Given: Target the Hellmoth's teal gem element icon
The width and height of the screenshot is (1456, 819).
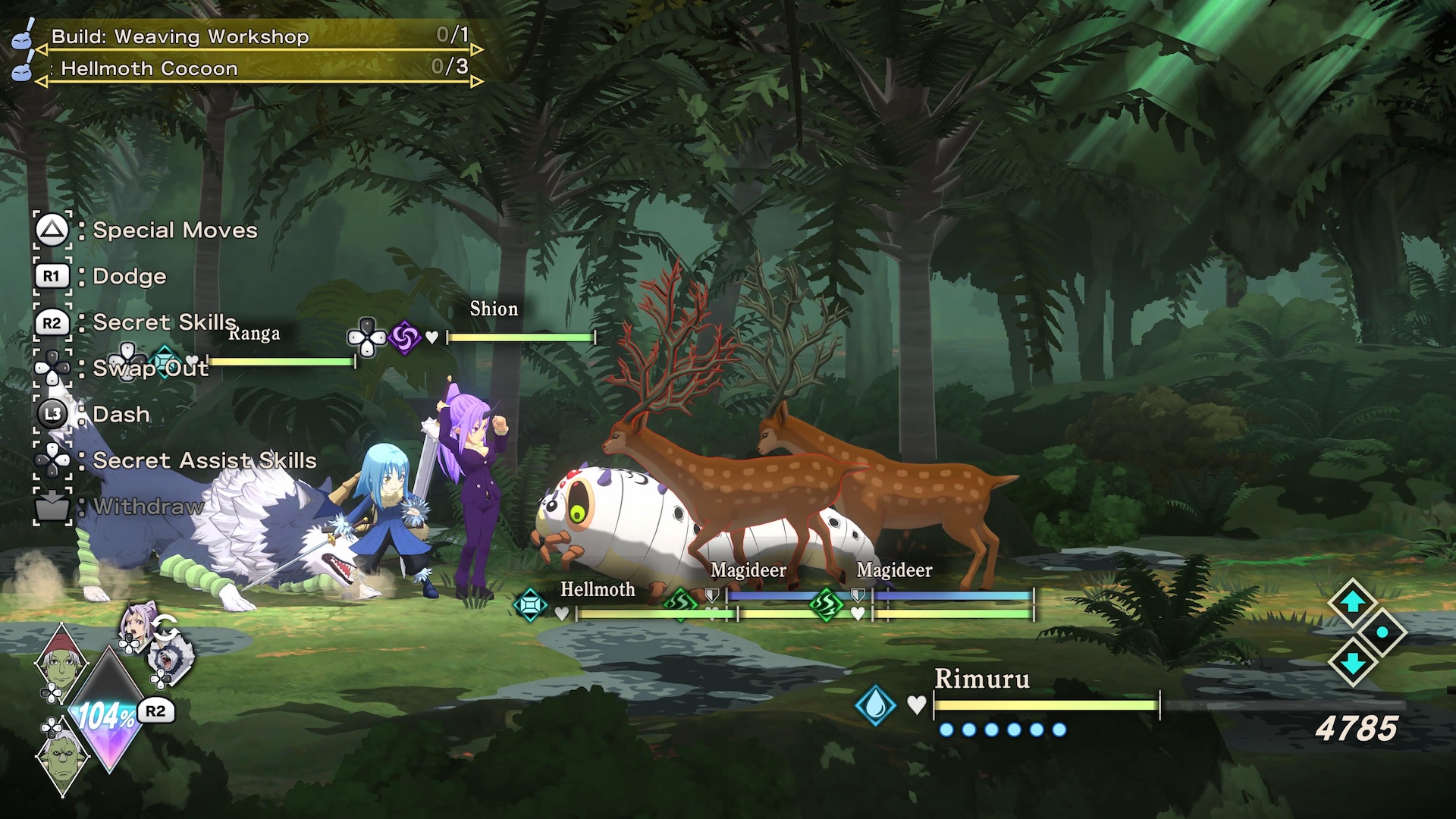Looking at the screenshot, I should click(x=530, y=605).
